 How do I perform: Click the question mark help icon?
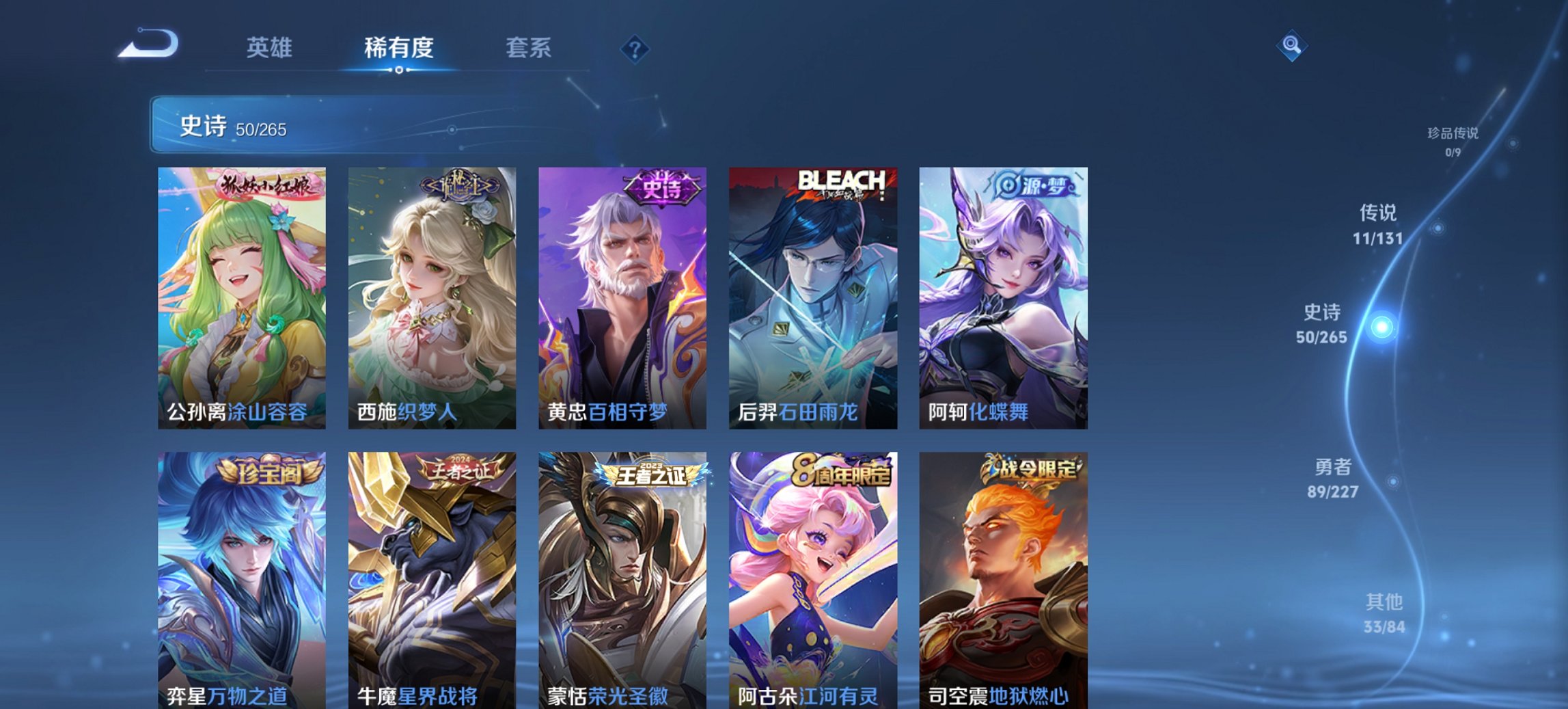[635, 47]
